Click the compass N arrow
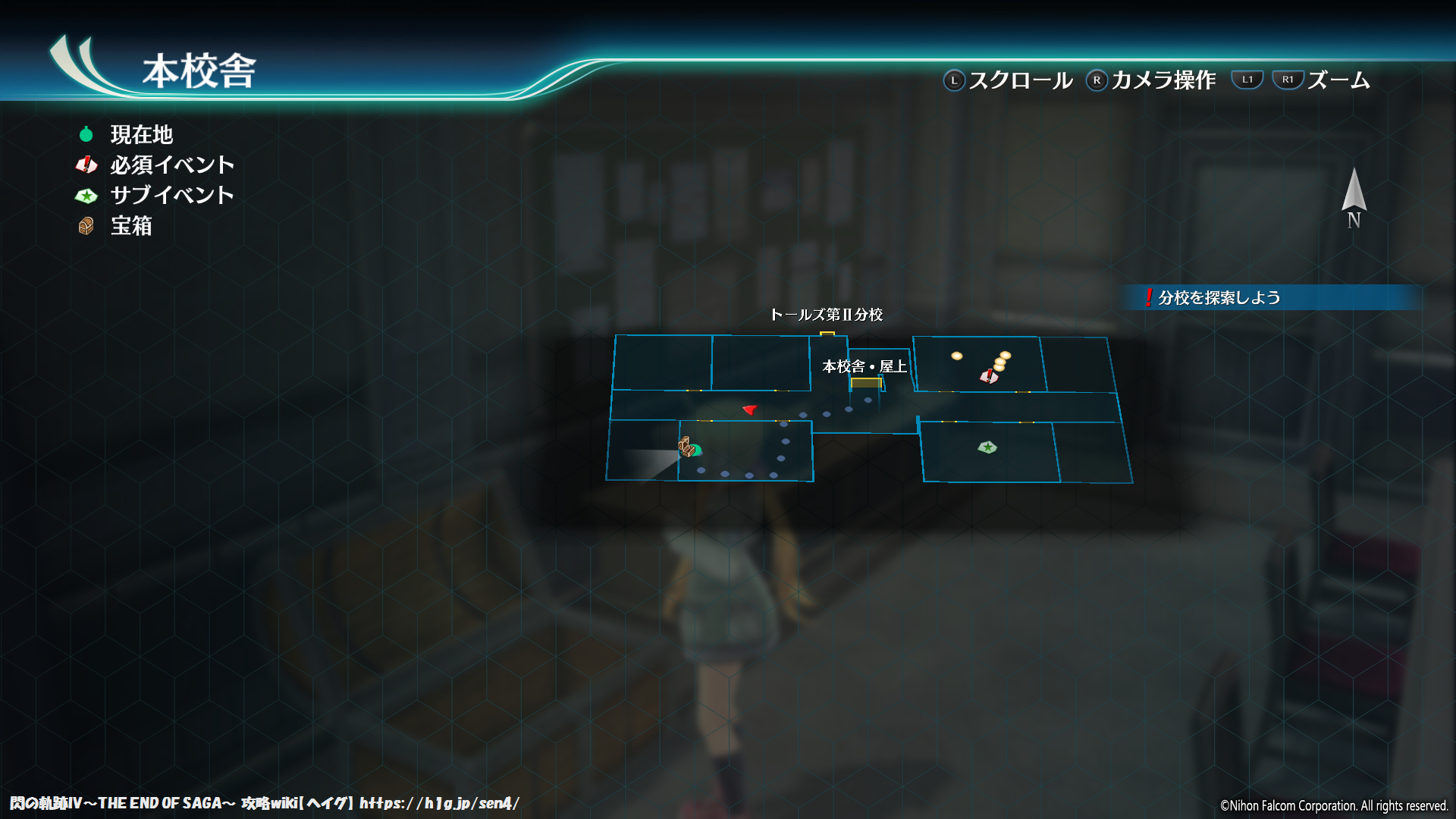1456x819 pixels. pos(1354,196)
